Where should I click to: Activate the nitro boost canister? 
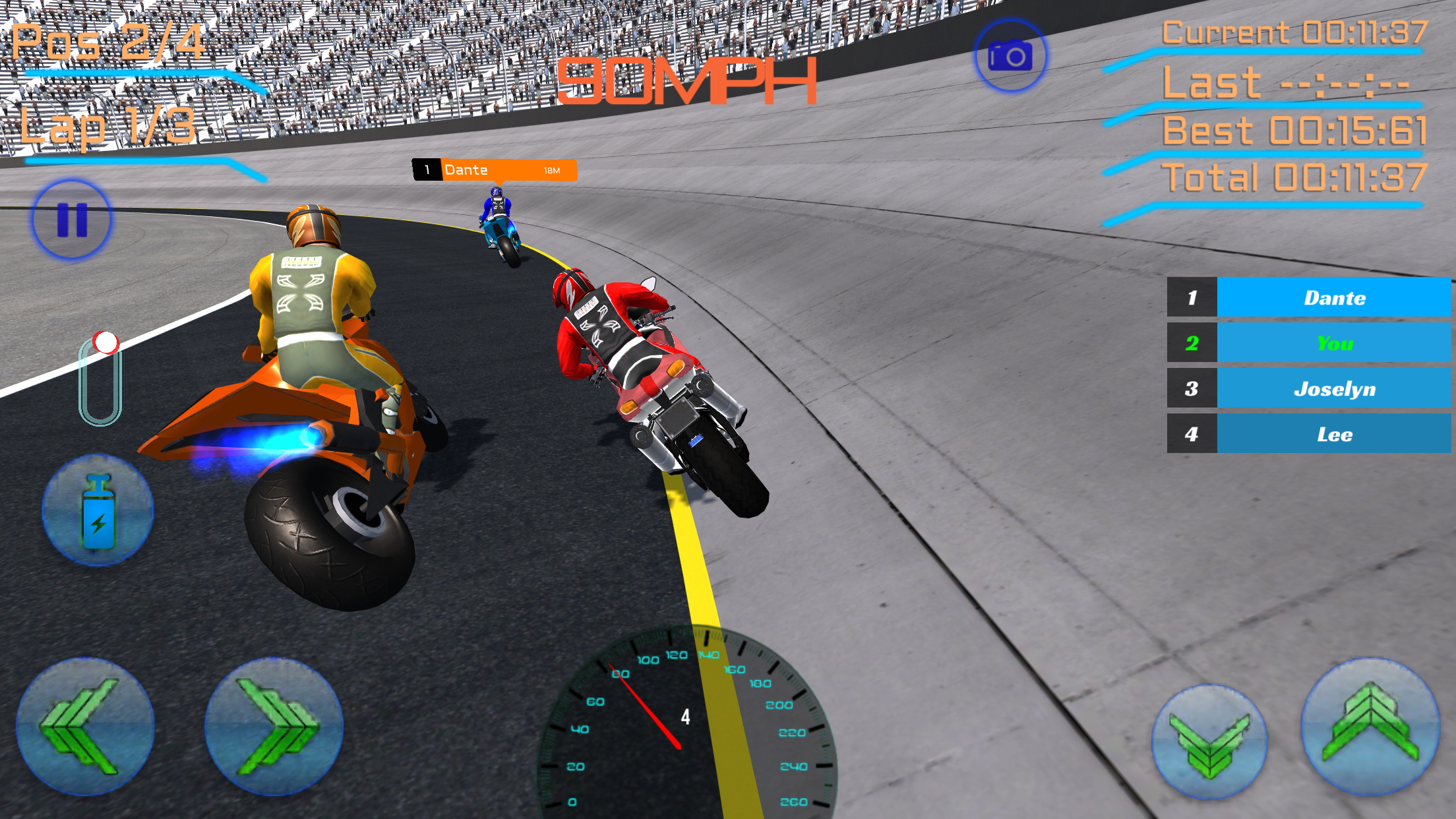point(98,510)
